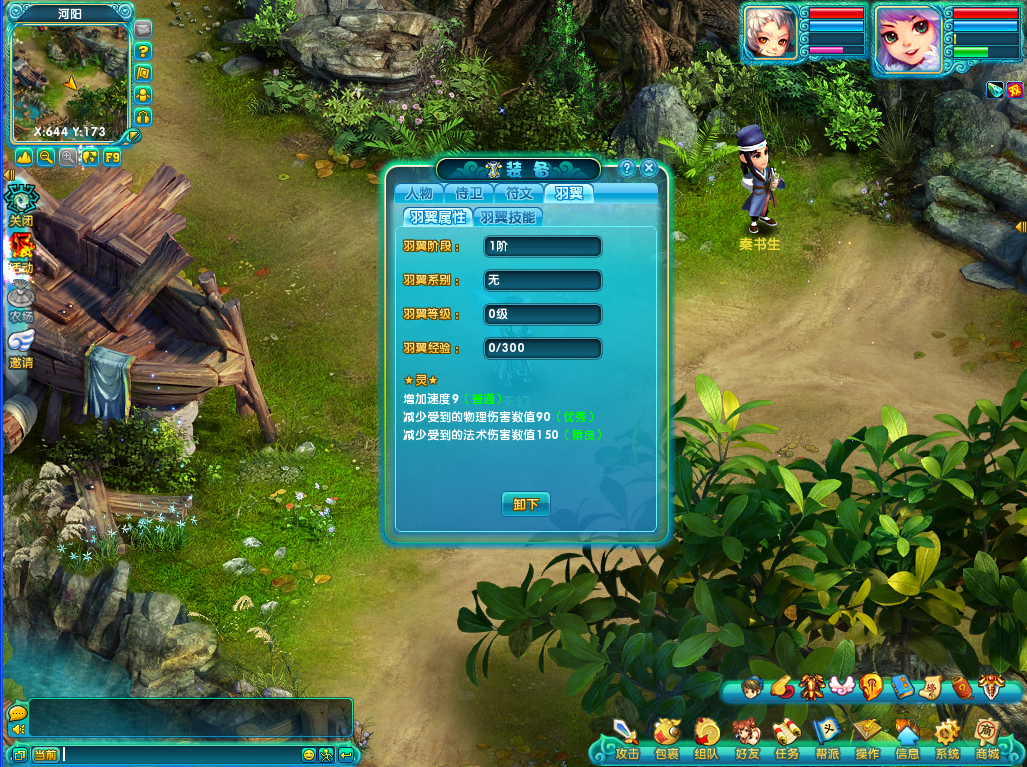Open the chat emoji smiley picker

click(x=309, y=754)
